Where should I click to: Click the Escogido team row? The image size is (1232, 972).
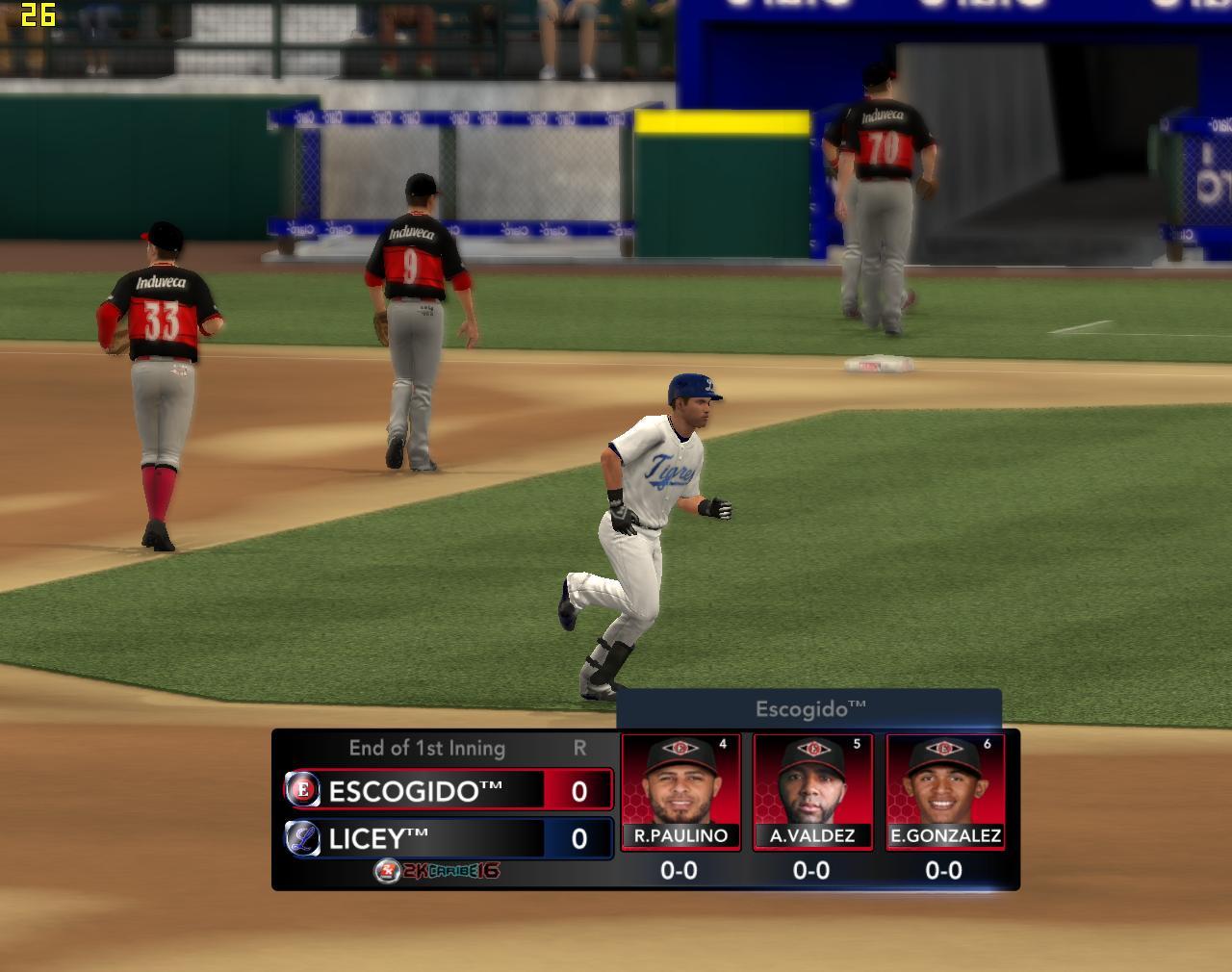tap(449, 790)
